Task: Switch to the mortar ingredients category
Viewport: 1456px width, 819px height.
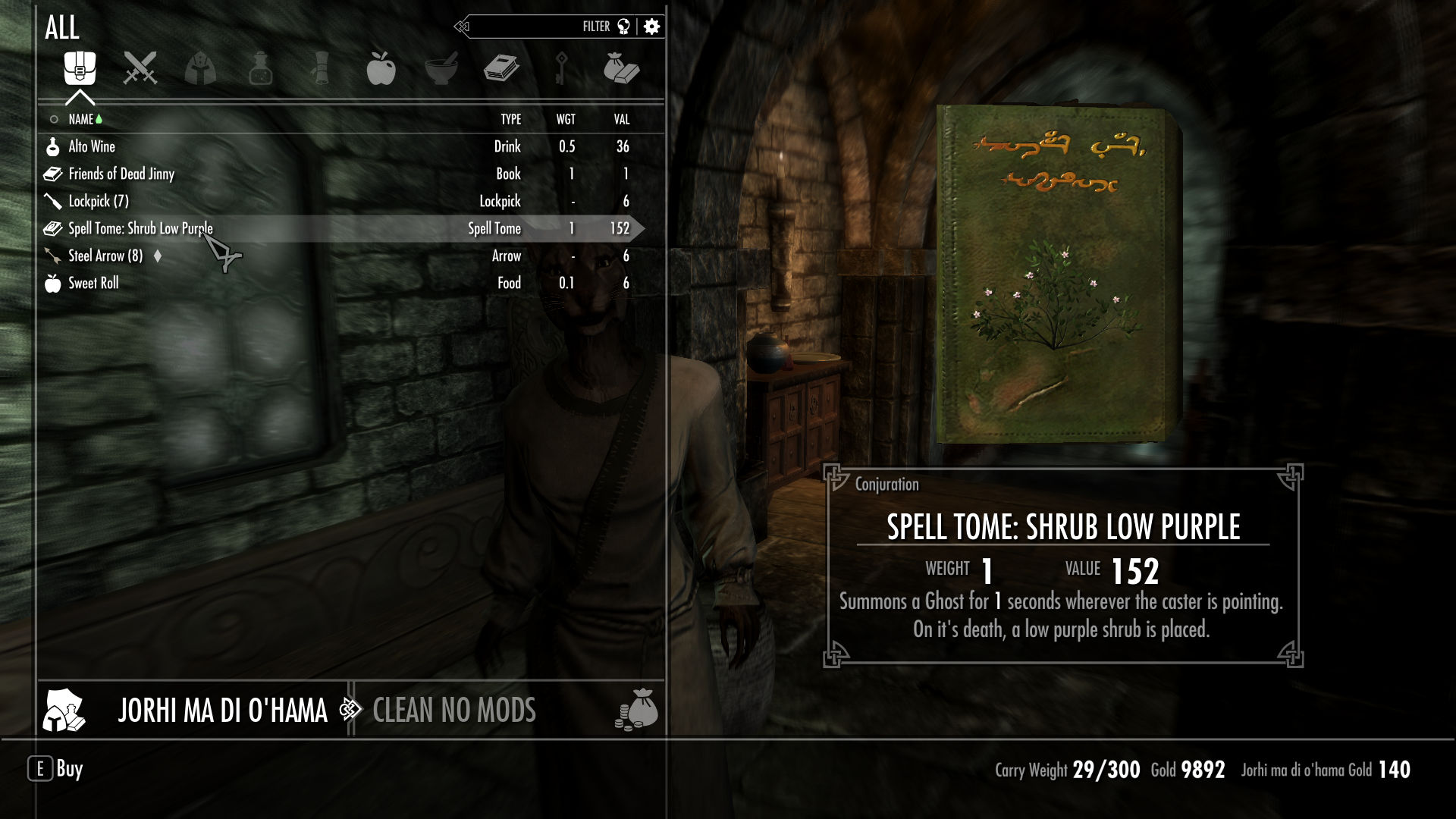Action: click(x=441, y=68)
